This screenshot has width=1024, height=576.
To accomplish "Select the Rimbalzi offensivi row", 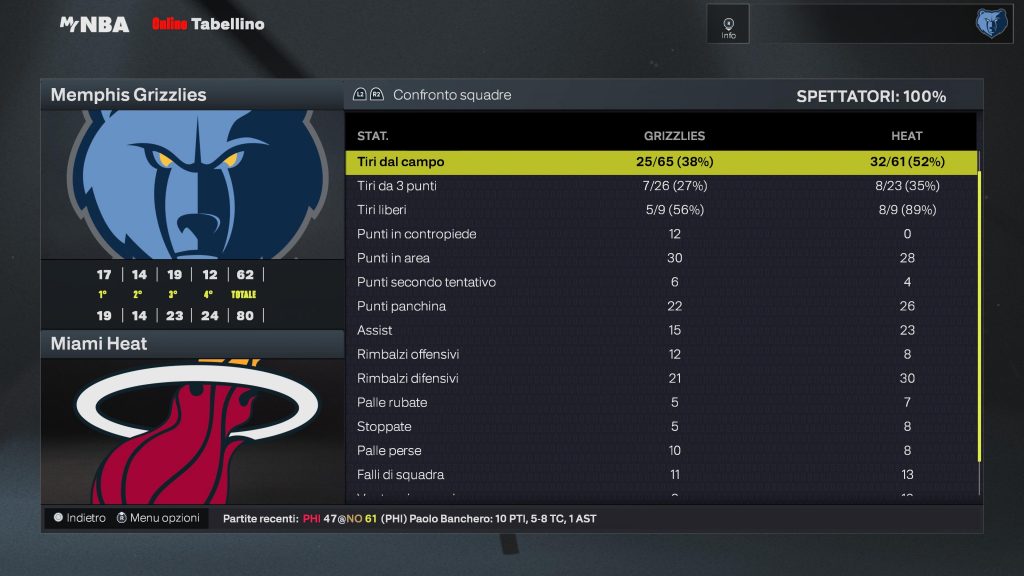I will point(660,354).
